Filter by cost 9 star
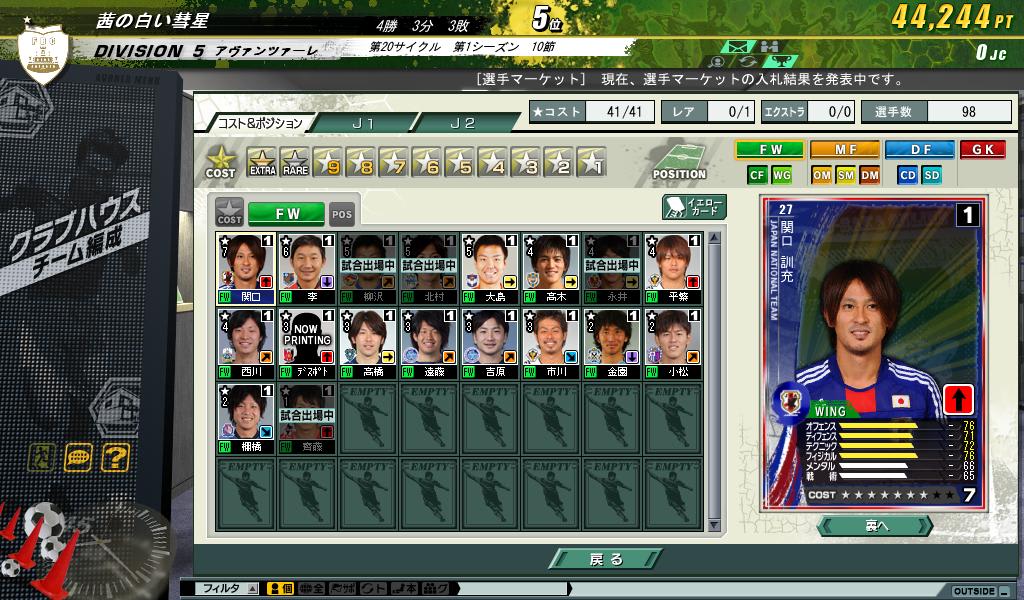 point(328,162)
